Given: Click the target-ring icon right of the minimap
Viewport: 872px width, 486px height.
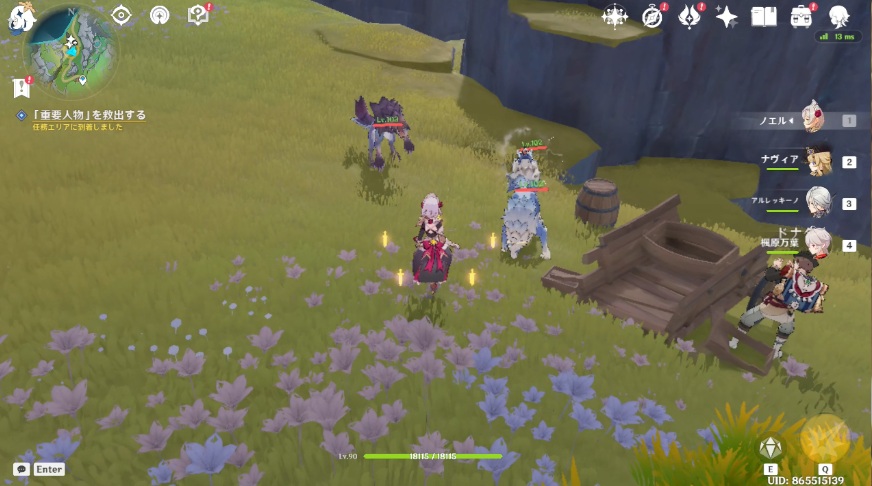Looking at the screenshot, I should (x=121, y=15).
